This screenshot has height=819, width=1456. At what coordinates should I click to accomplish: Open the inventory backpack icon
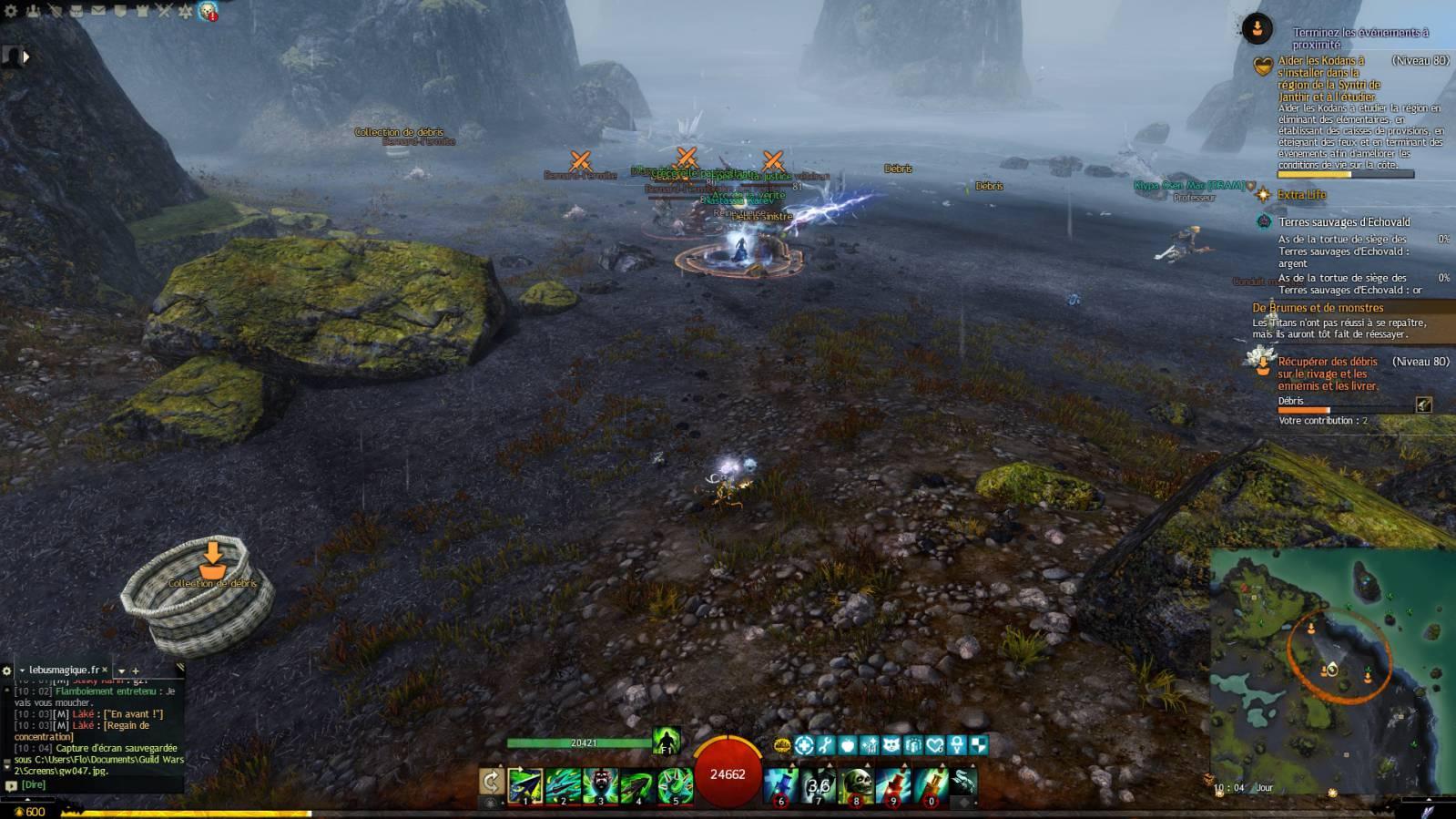click(x=76, y=11)
